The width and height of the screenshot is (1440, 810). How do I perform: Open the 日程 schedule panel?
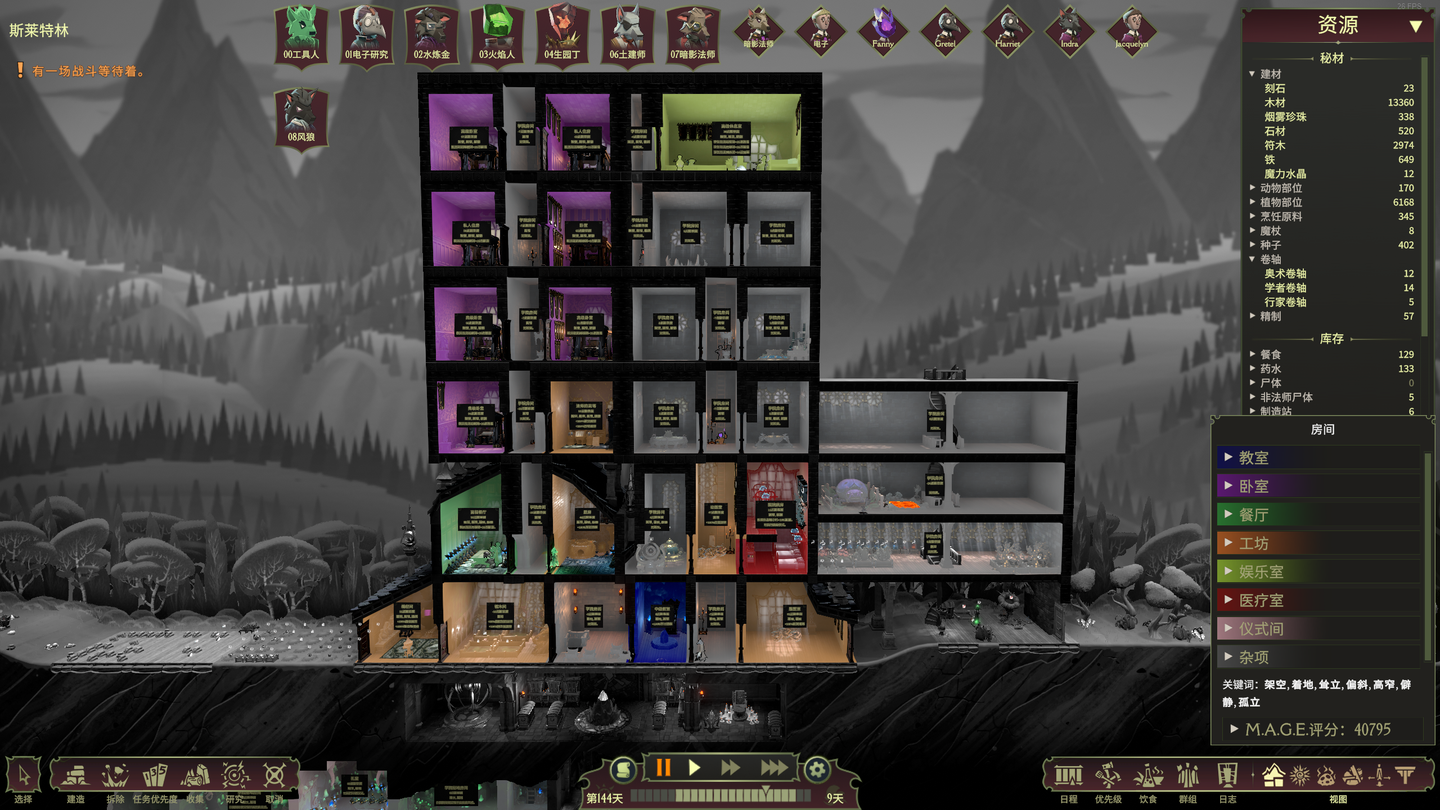coord(1068,776)
